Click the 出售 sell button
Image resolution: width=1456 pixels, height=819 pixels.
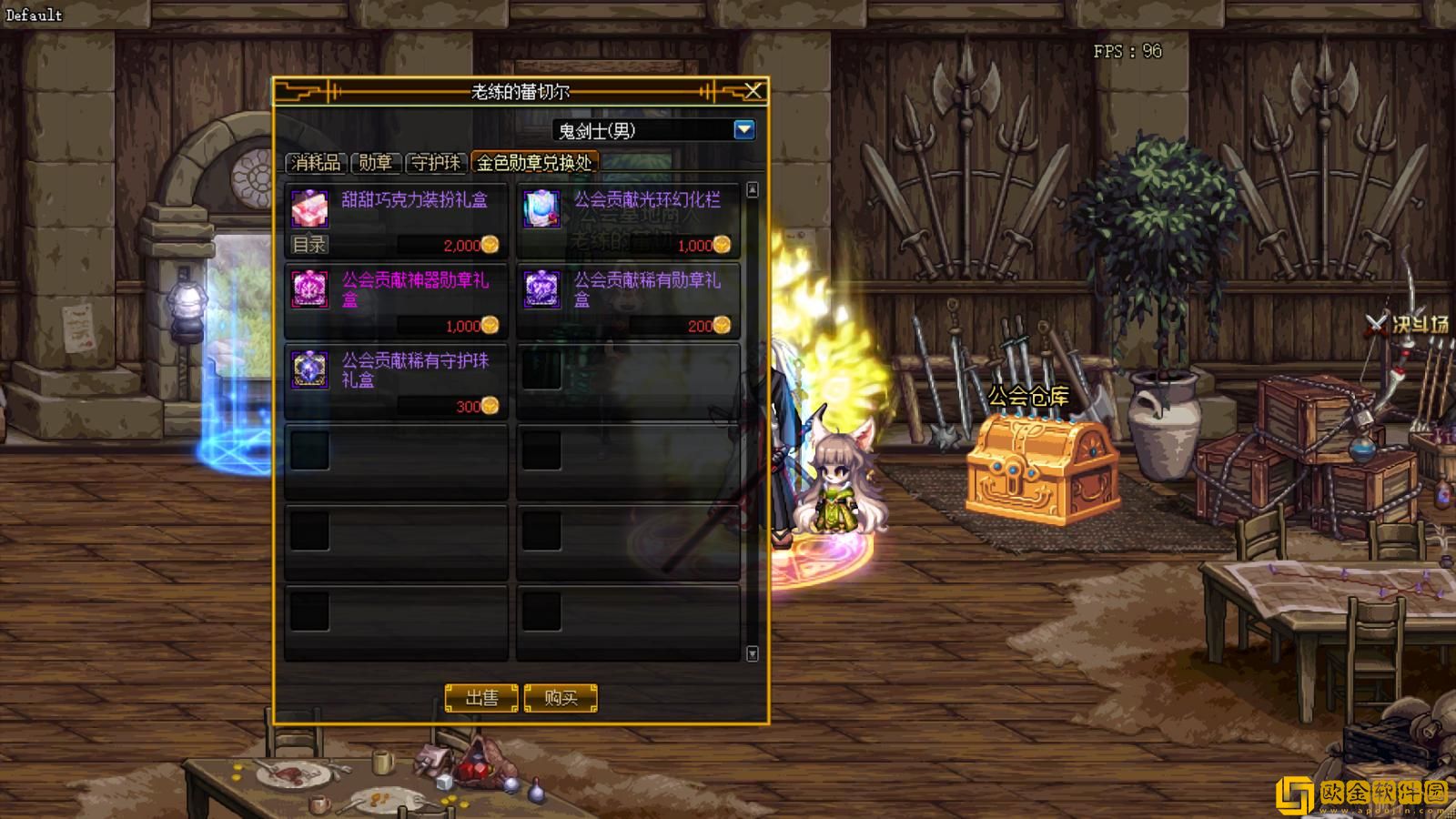coord(481,698)
